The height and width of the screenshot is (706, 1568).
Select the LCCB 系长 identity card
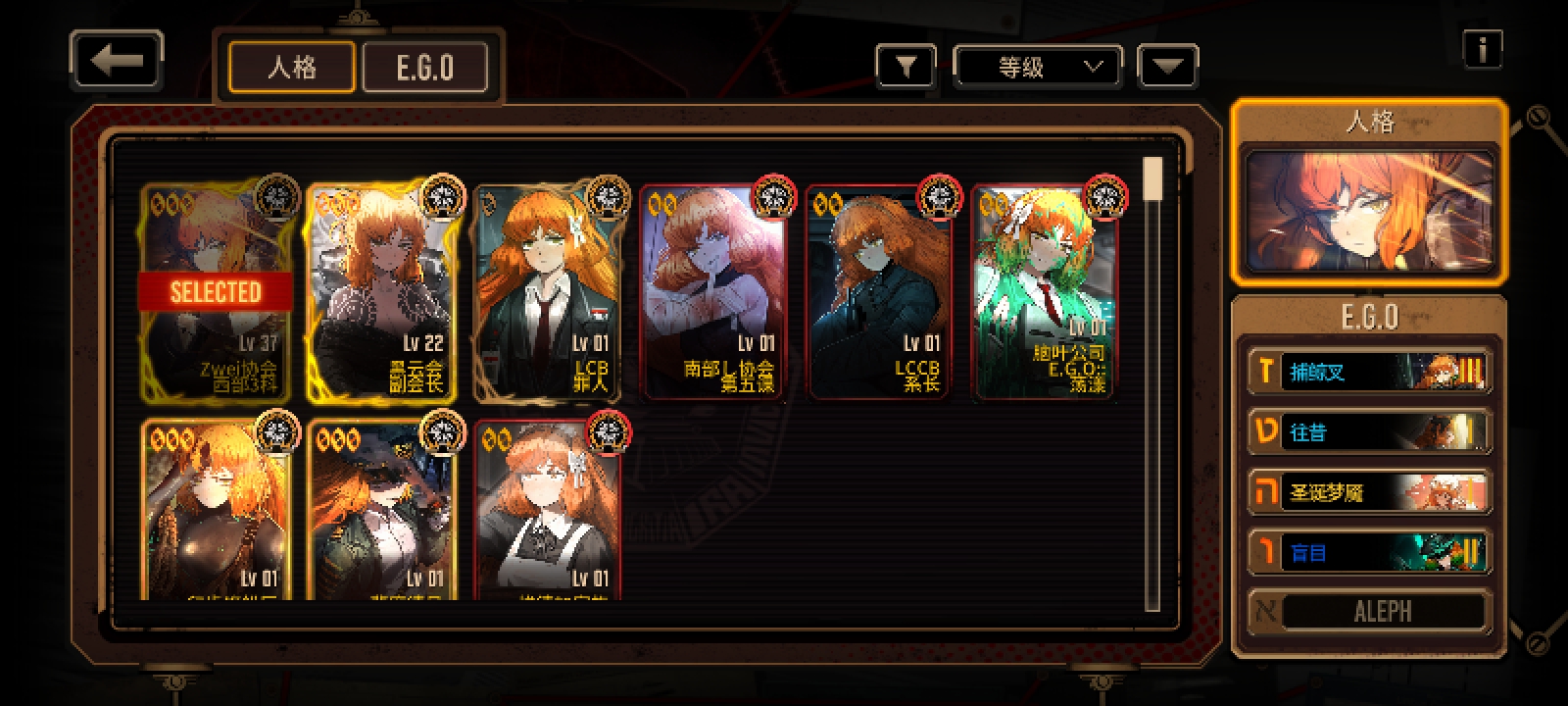[x=880, y=292]
